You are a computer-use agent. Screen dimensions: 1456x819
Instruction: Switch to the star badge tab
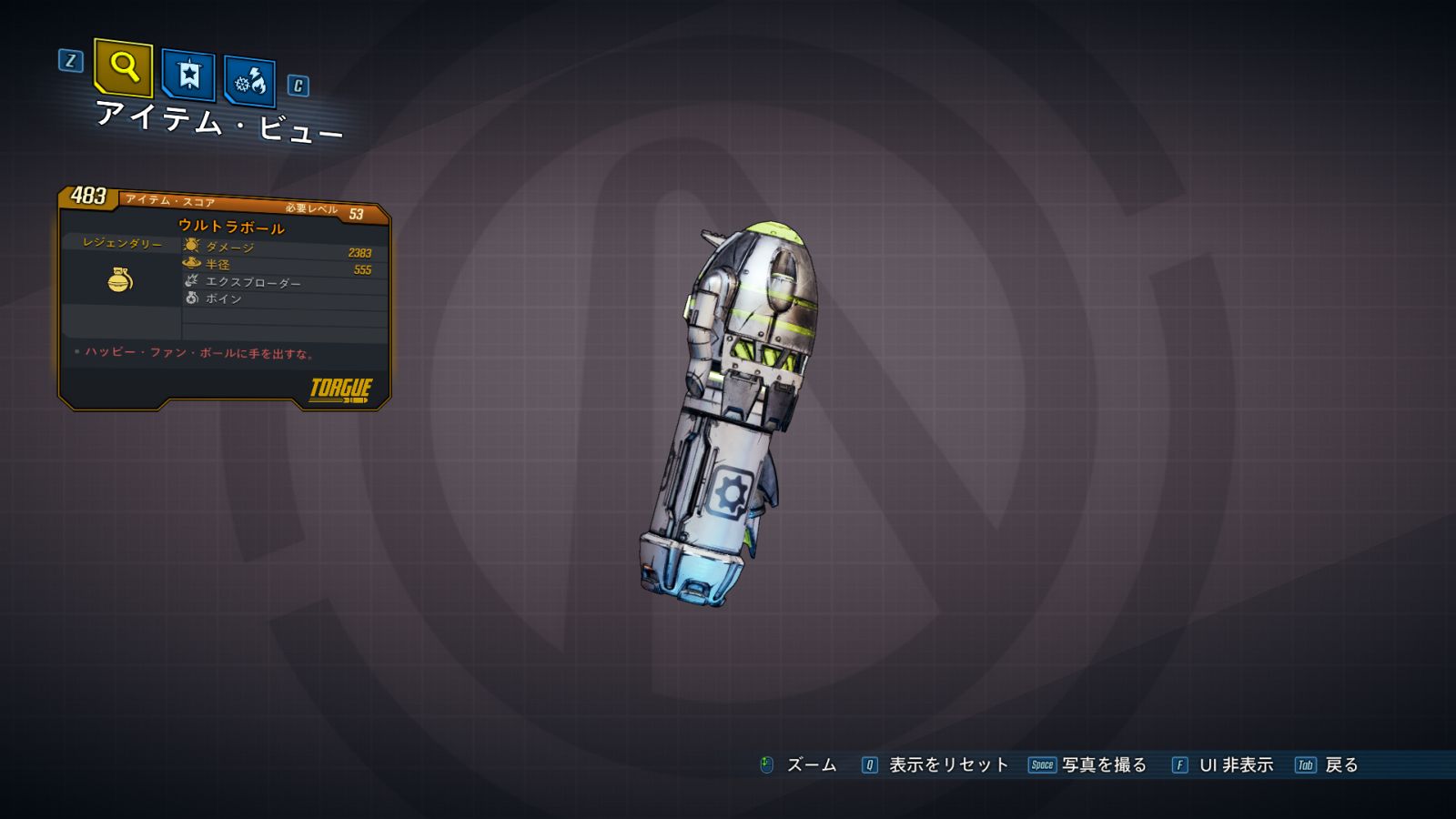[x=188, y=75]
